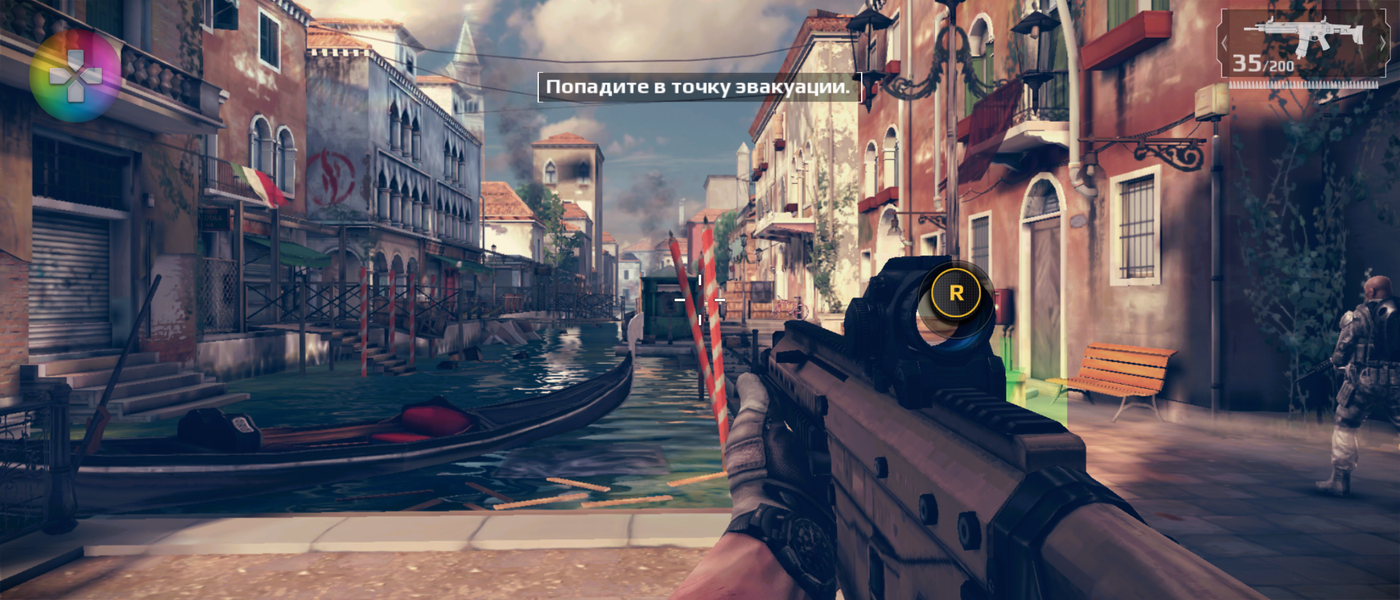Tap the assault rifle weapon panel

click(x=1304, y=46)
